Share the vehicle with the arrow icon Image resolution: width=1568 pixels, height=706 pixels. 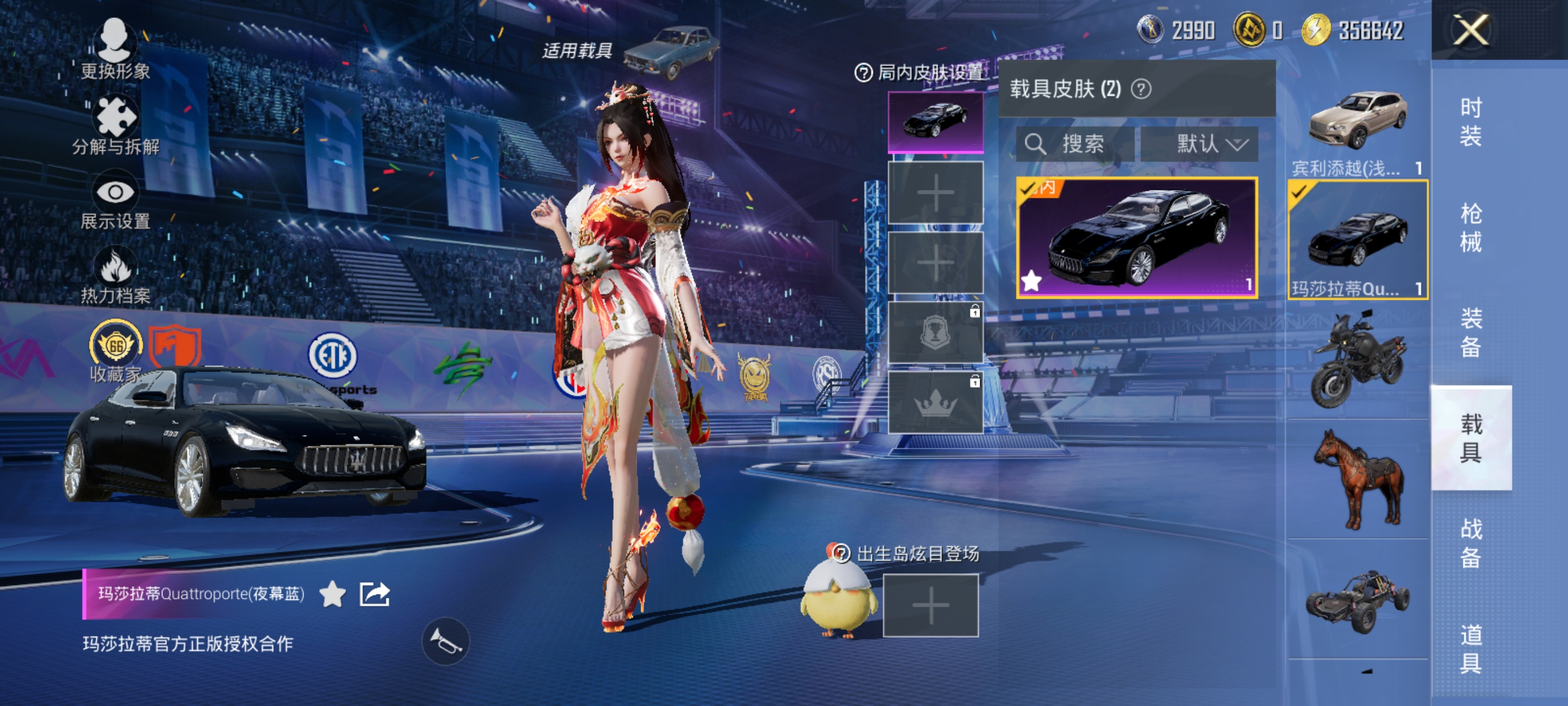(x=374, y=594)
